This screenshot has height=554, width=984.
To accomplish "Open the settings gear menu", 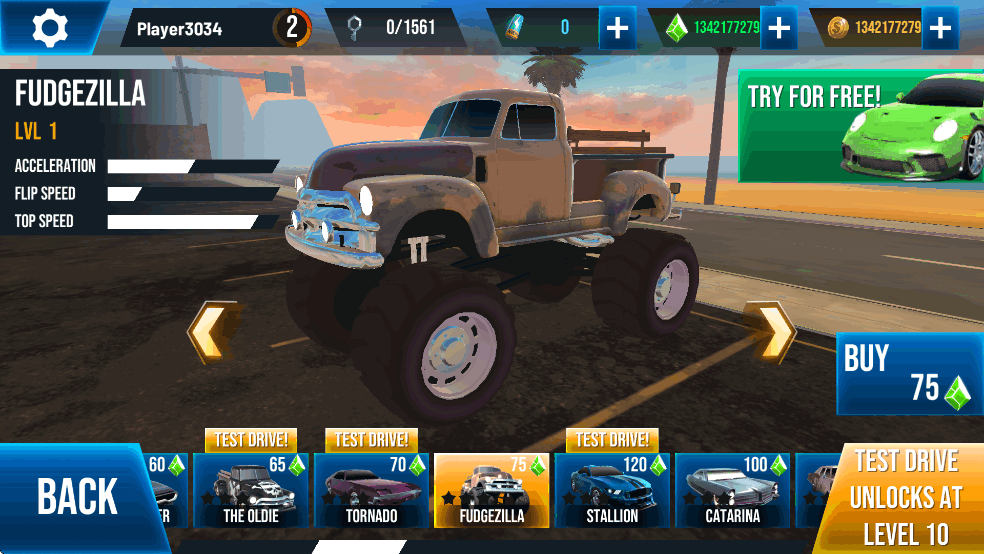I will (x=49, y=28).
